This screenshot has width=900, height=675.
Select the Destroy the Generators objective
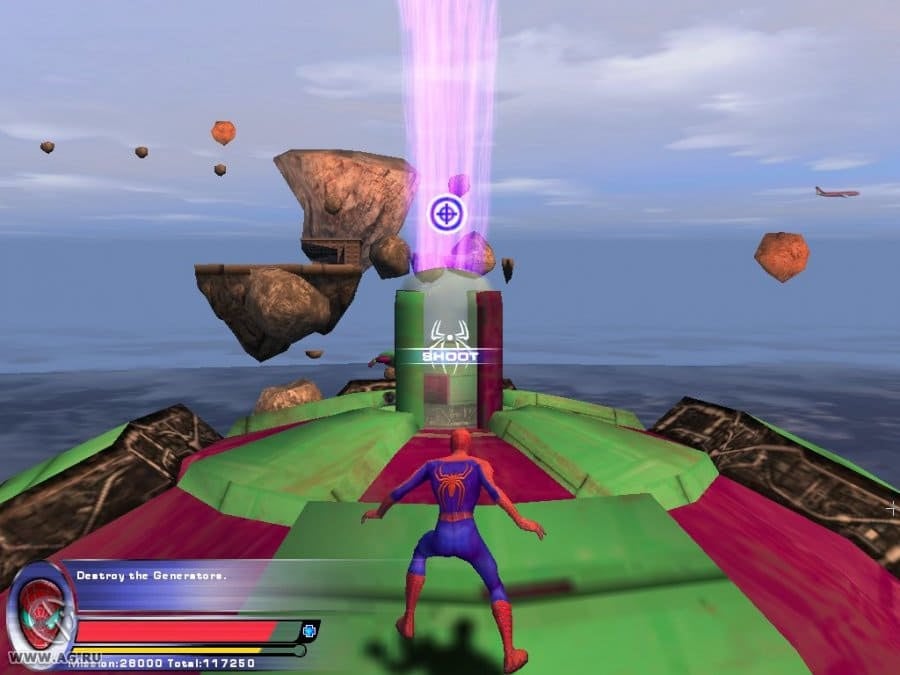pos(152,575)
